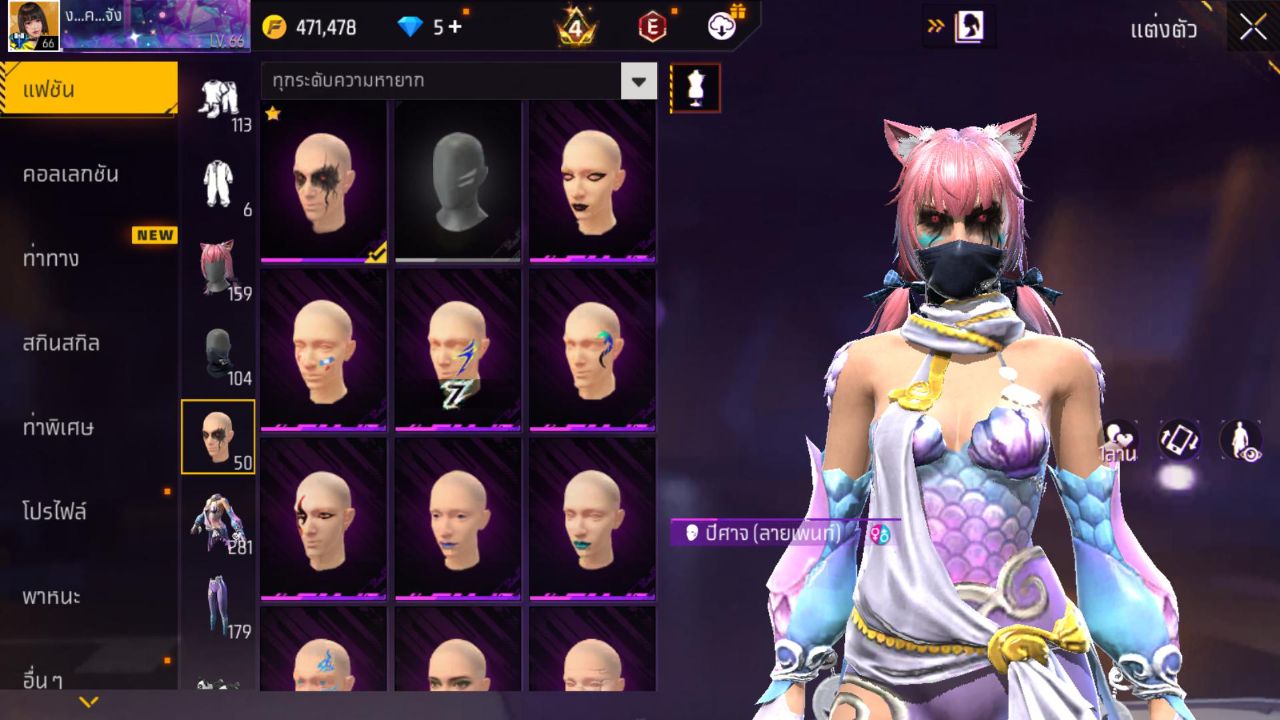Image resolution: width=1280 pixels, height=720 pixels.
Task: Click the star favorite marker on first face item
Action: click(x=272, y=115)
